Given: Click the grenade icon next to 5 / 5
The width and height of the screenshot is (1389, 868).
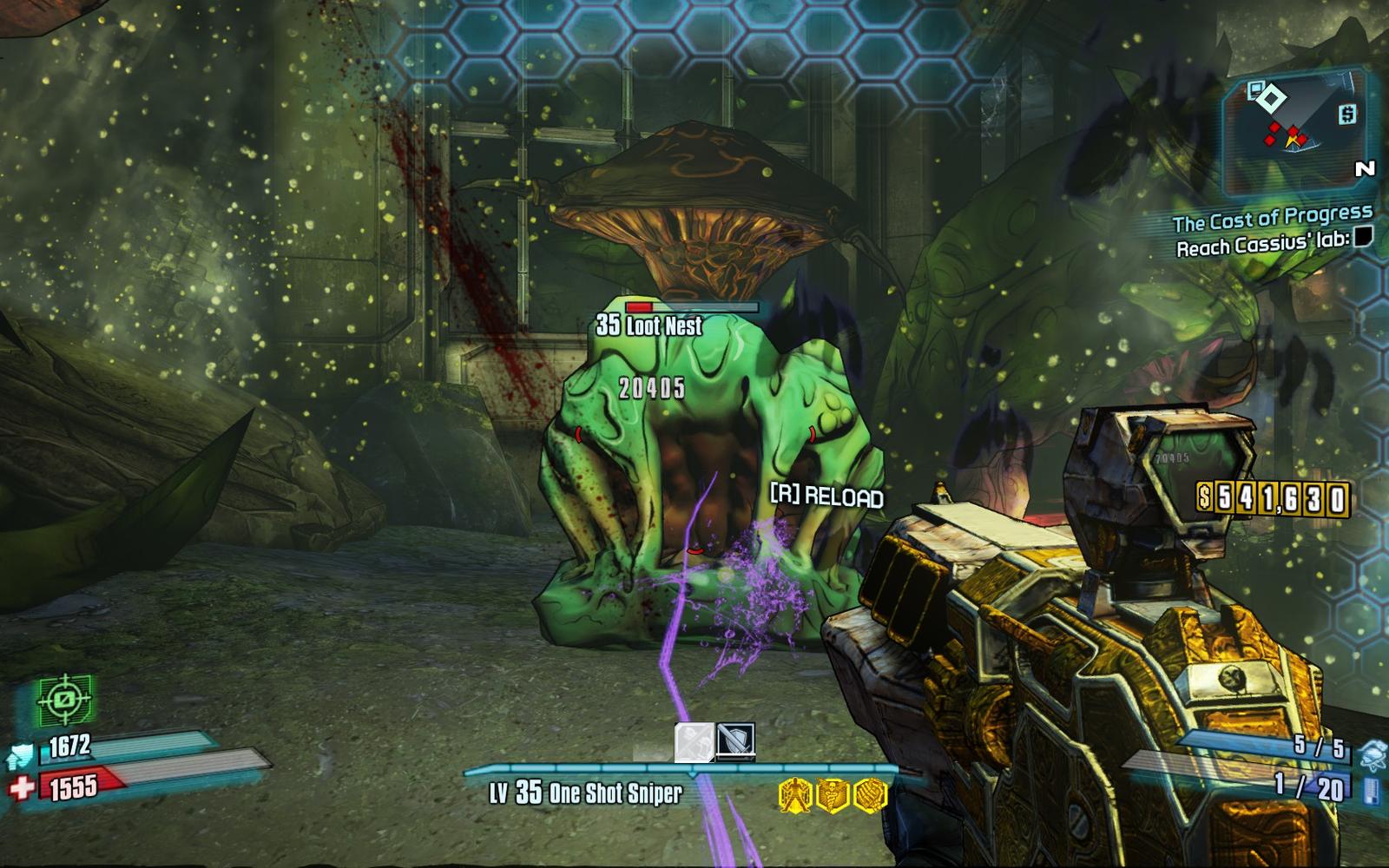Looking at the screenshot, I should point(1371,754).
